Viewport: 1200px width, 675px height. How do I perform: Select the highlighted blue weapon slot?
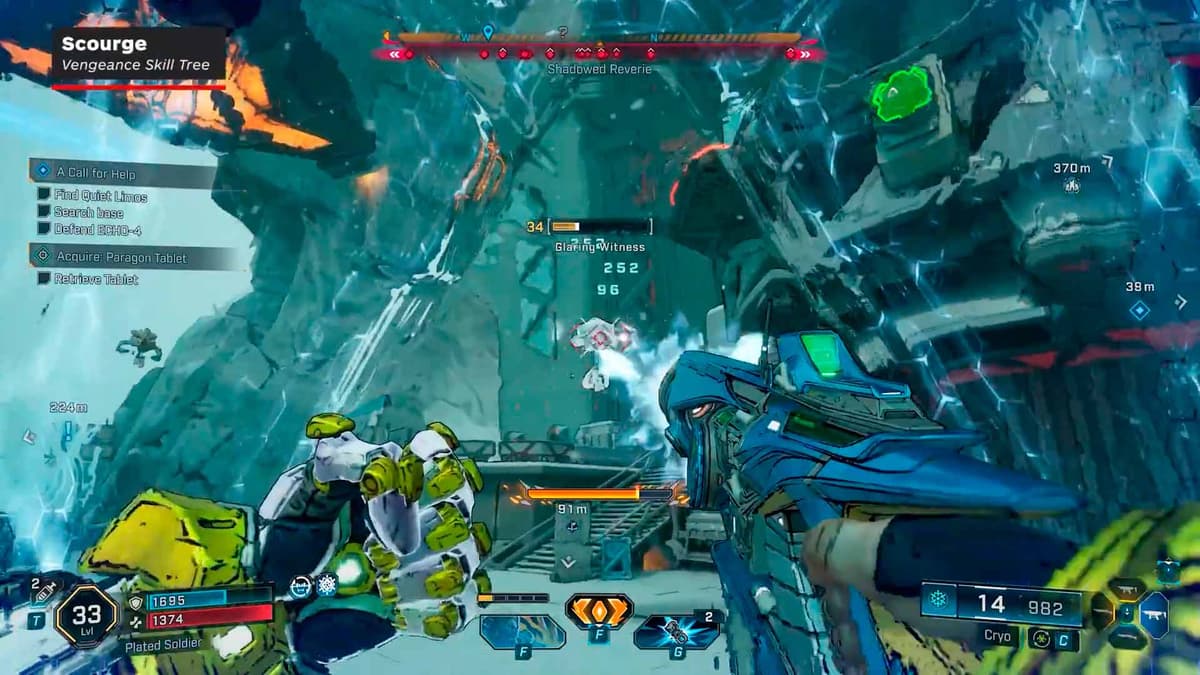point(1154,615)
